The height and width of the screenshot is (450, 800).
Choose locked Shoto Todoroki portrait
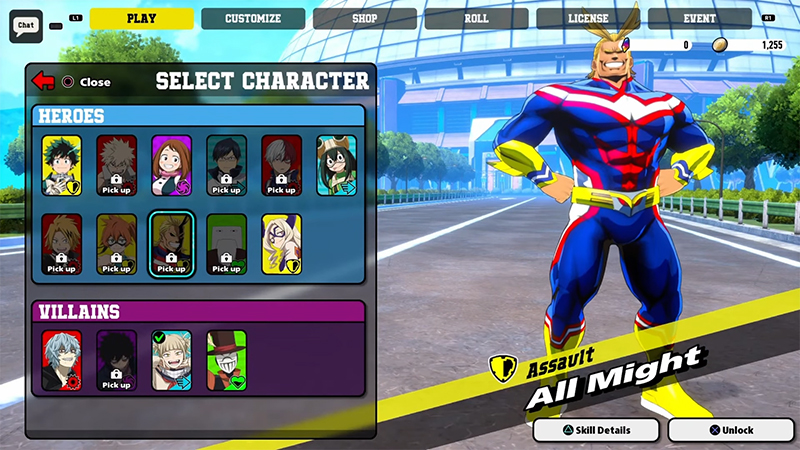pyautogui.click(x=281, y=165)
